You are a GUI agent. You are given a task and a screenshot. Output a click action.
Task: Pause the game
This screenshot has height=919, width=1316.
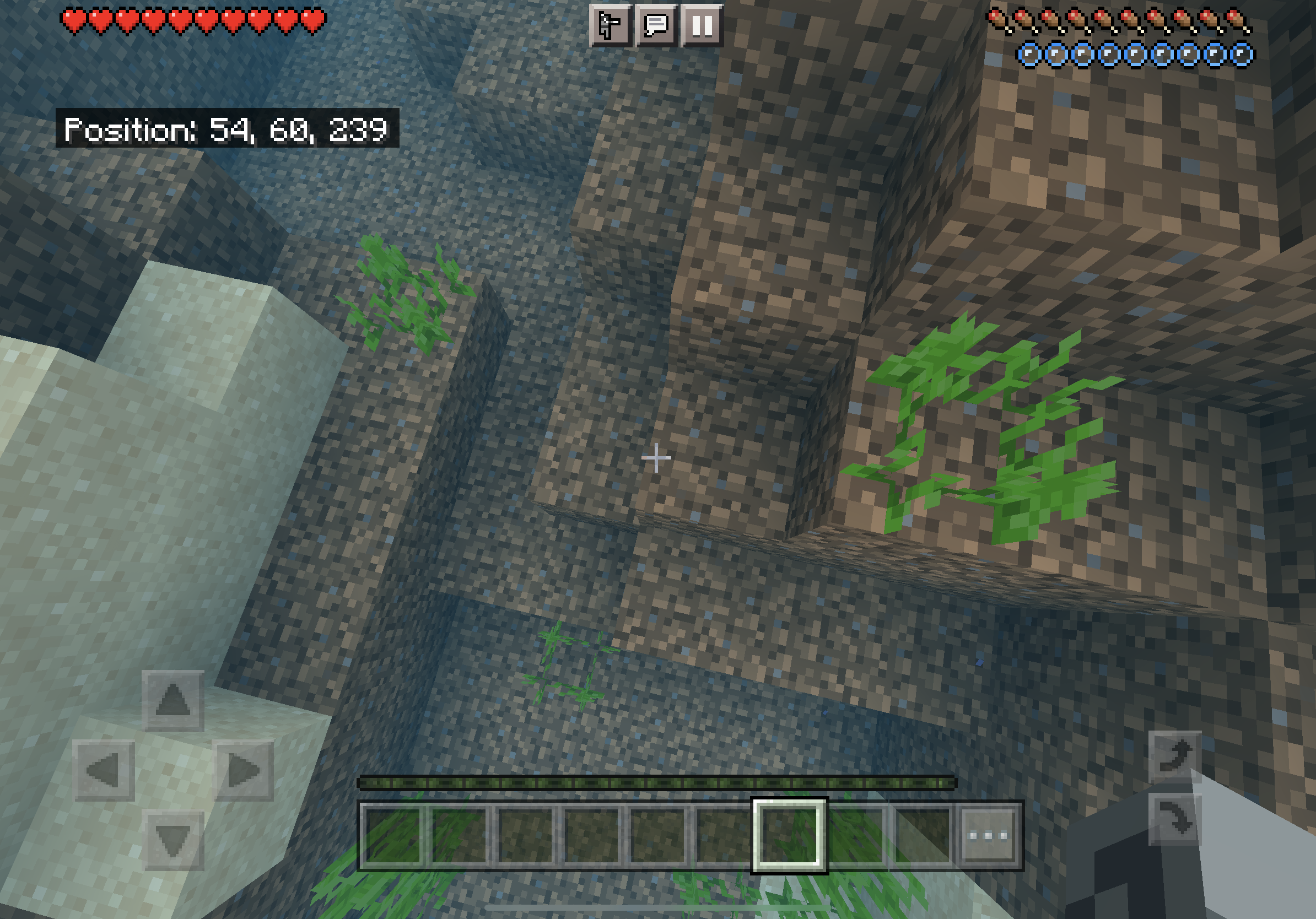pyautogui.click(x=702, y=26)
